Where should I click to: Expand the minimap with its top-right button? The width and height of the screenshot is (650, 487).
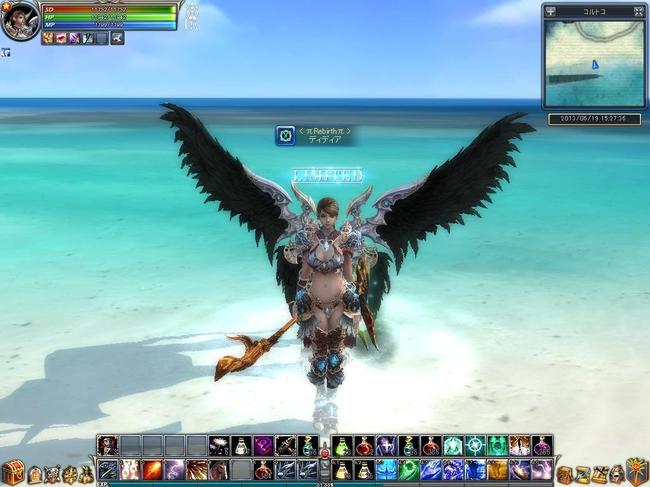(x=637, y=11)
